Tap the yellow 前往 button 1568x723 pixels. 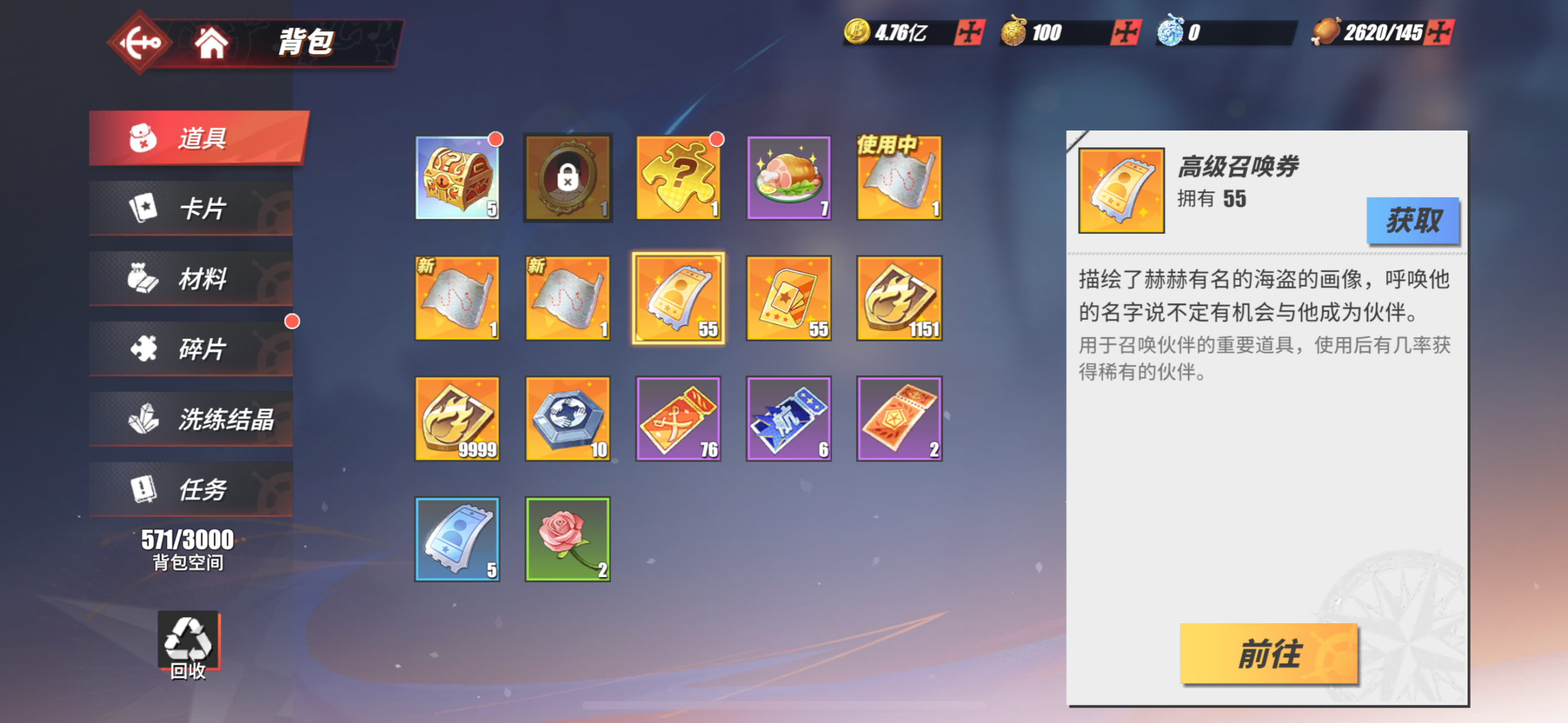coord(1269,654)
